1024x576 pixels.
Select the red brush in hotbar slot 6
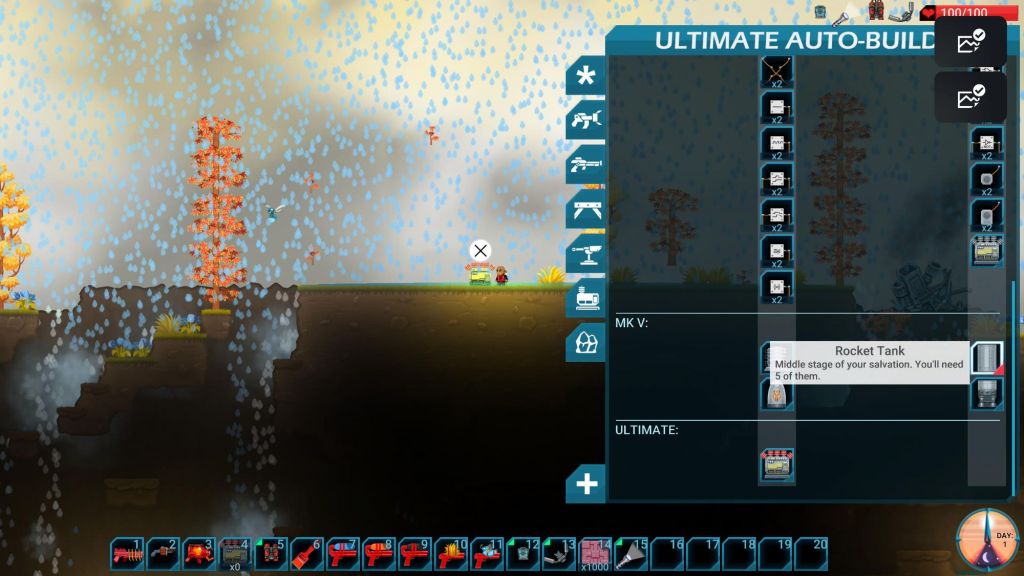[x=307, y=553]
